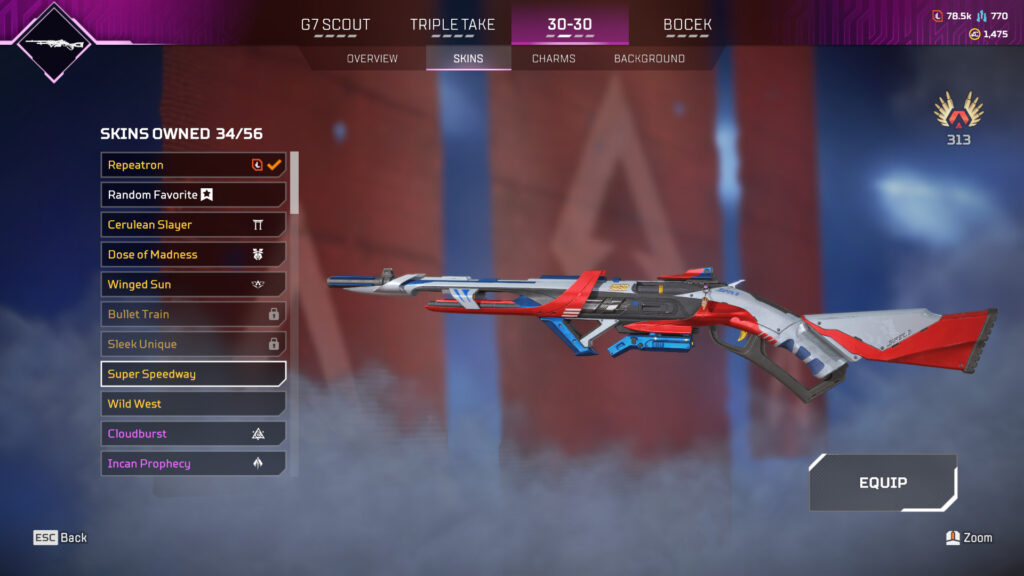
Task: Select the Bocek weapon tab
Action: (687, 25)
